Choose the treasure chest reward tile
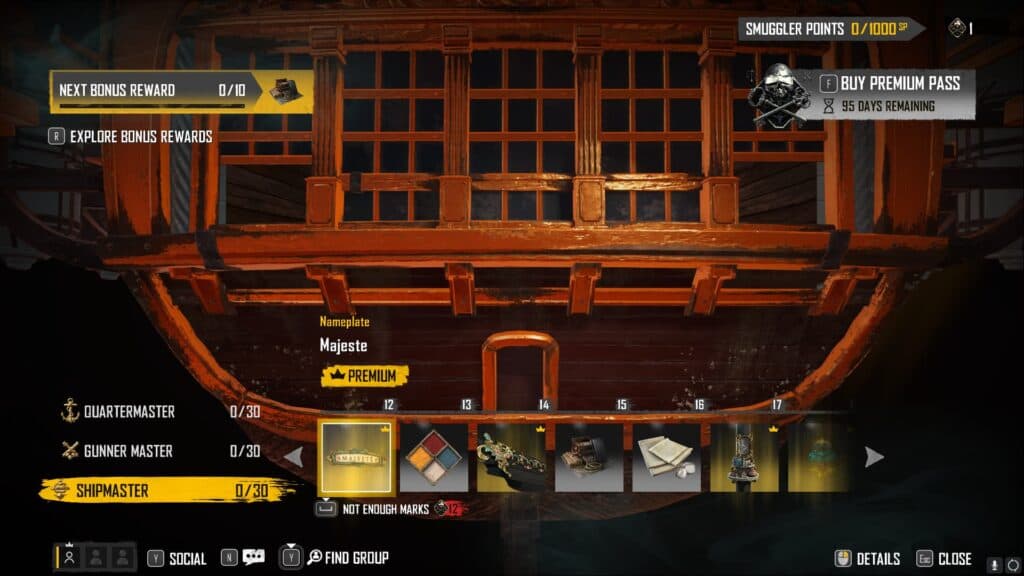 pyautogui.click(x=589, y=457)
